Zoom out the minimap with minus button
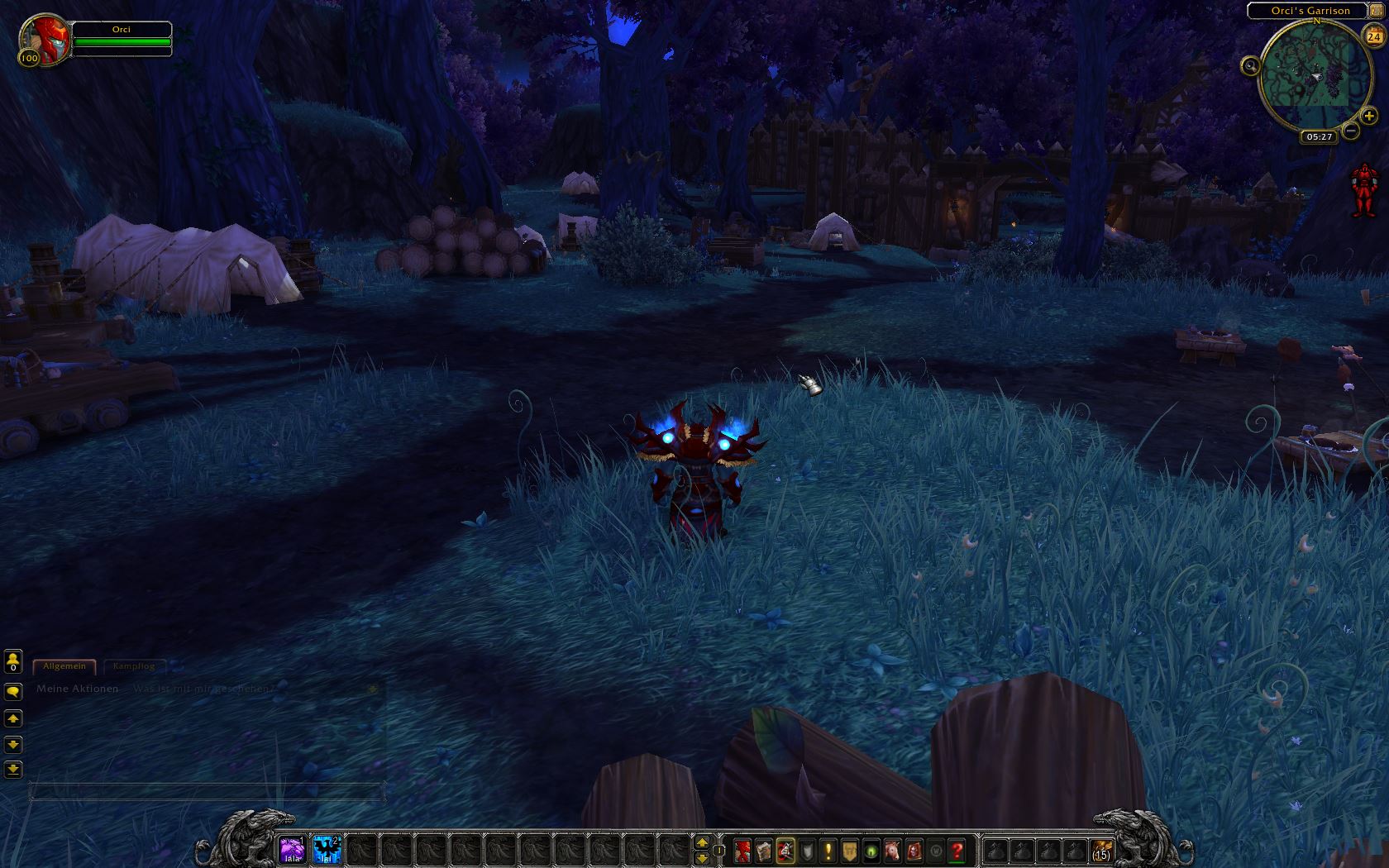This screenshot has width=1389, height=868. tap(1351, 131)
